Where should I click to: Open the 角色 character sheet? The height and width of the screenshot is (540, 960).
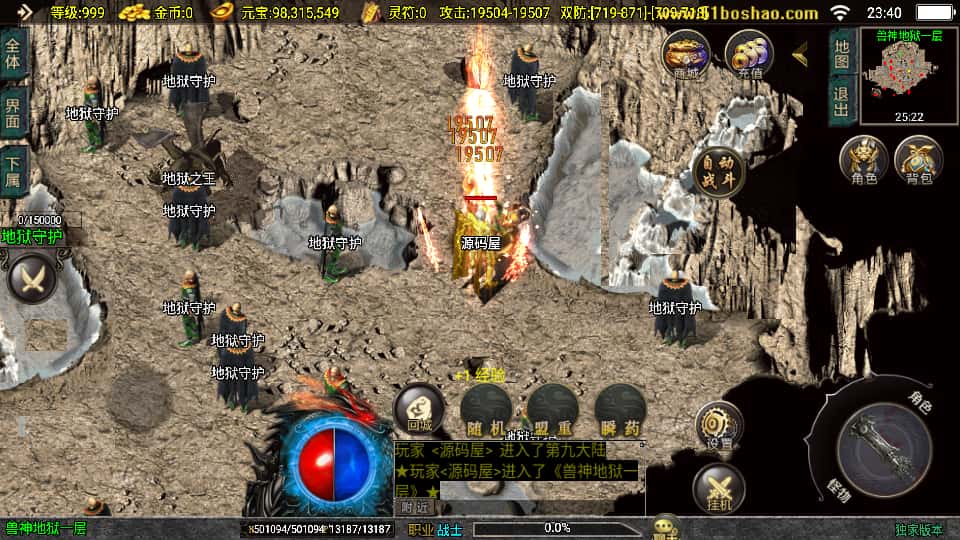pyautogui.click(x=863, y=161)
